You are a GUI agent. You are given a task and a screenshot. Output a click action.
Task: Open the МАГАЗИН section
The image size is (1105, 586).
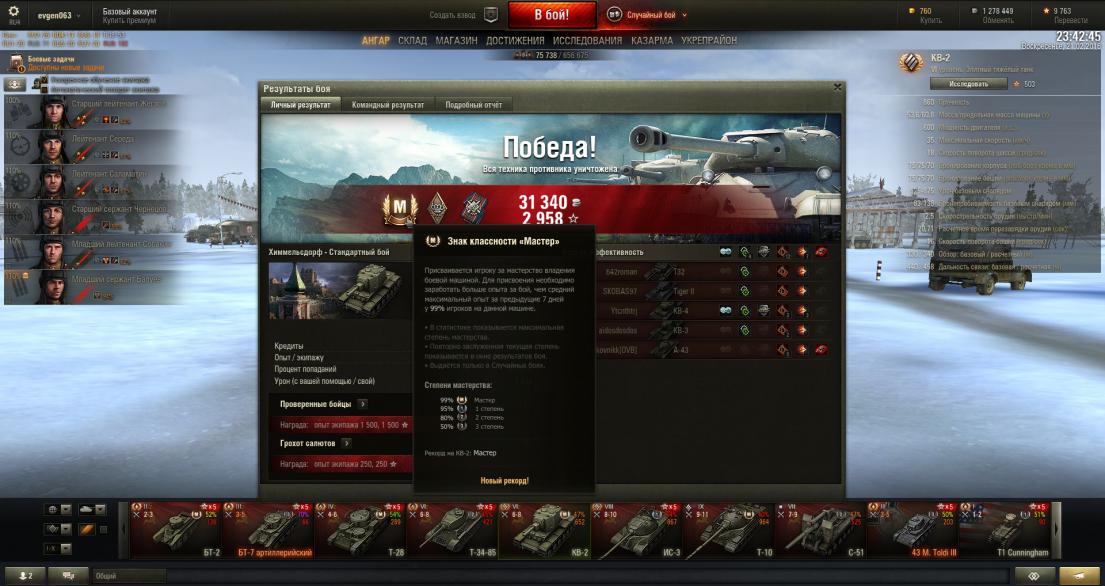(456, 40)
